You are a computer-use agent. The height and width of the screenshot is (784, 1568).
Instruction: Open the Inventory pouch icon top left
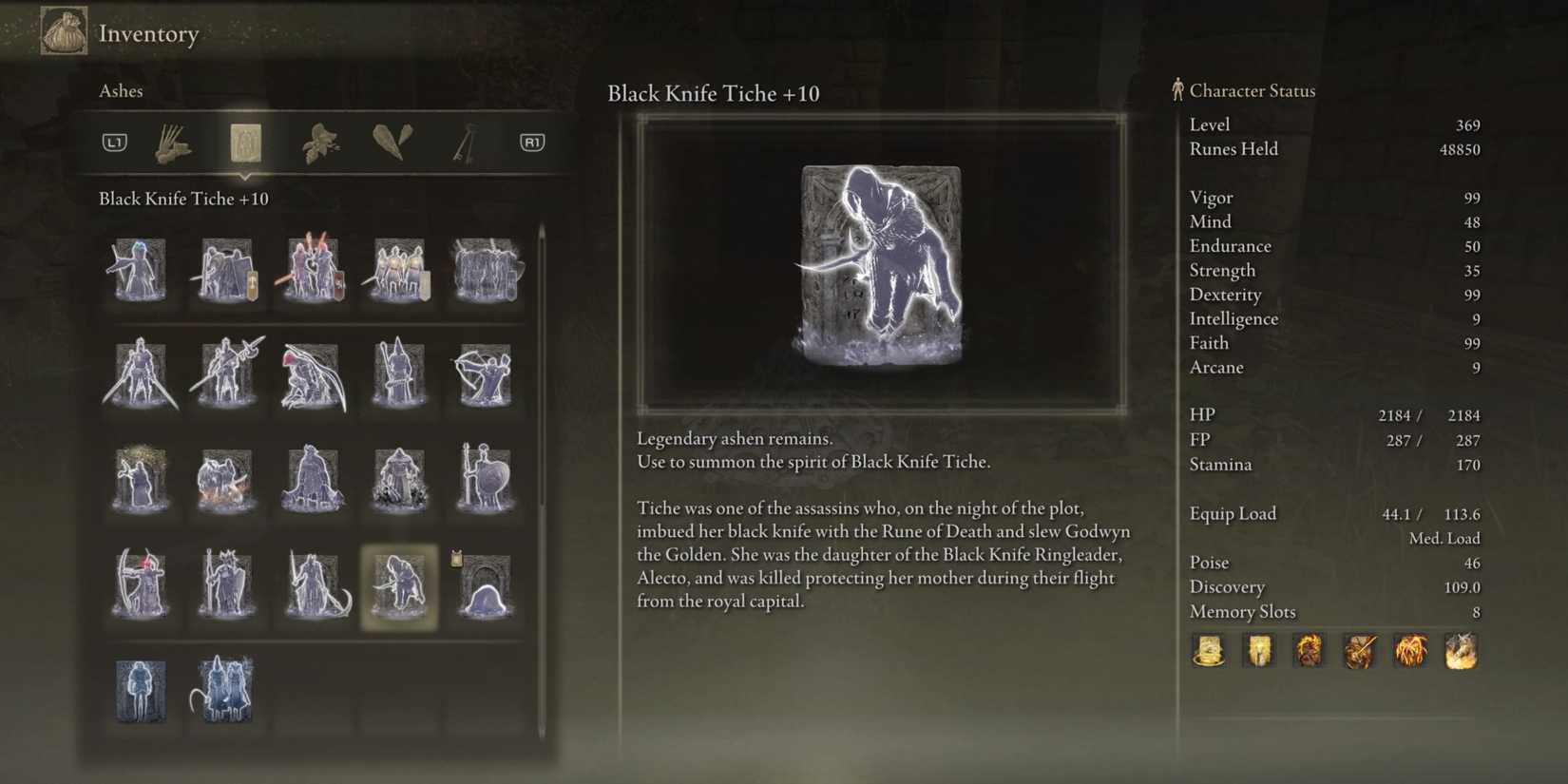[x=63, y=31]
